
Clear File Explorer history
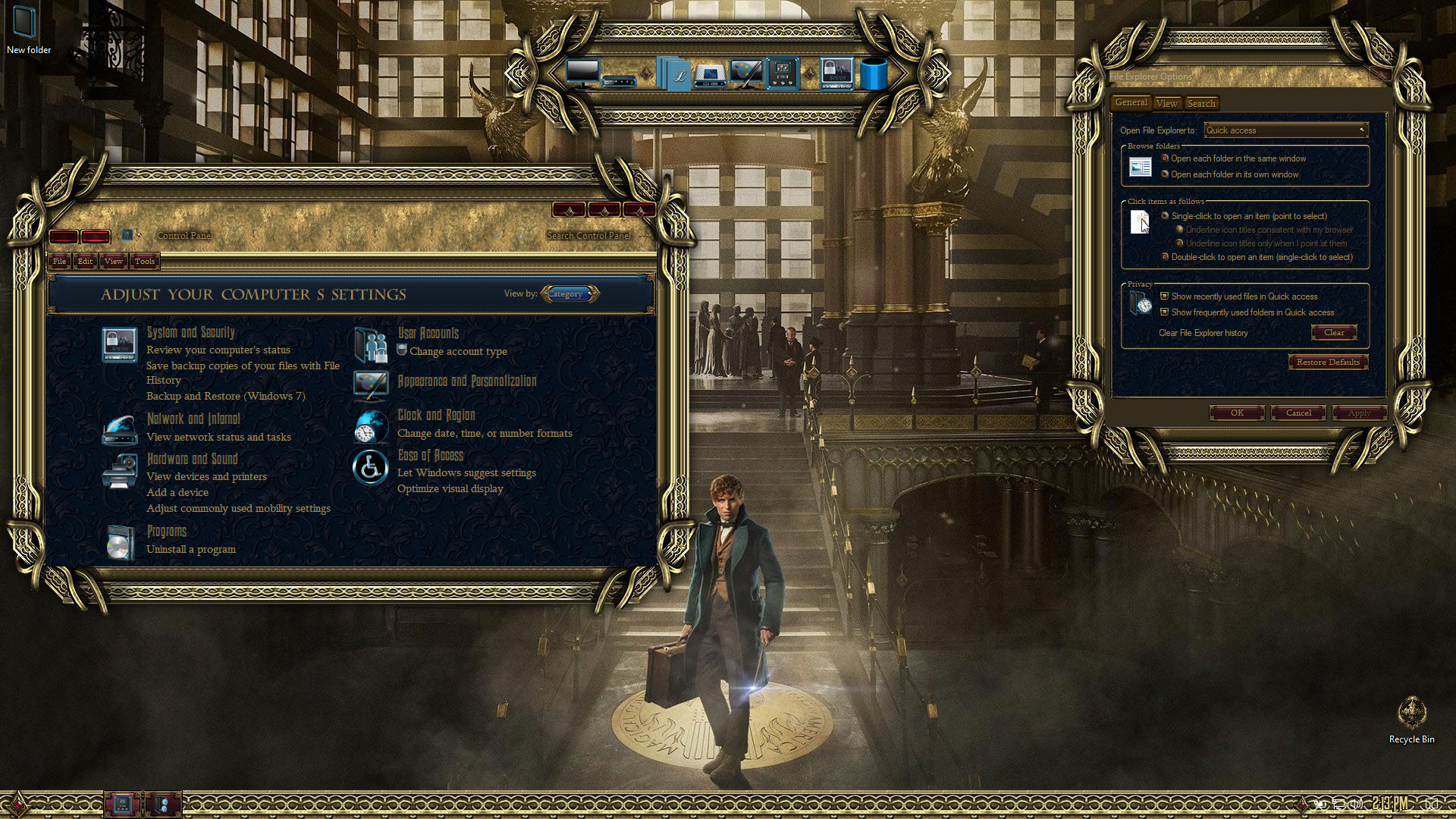coord(1334,332)
